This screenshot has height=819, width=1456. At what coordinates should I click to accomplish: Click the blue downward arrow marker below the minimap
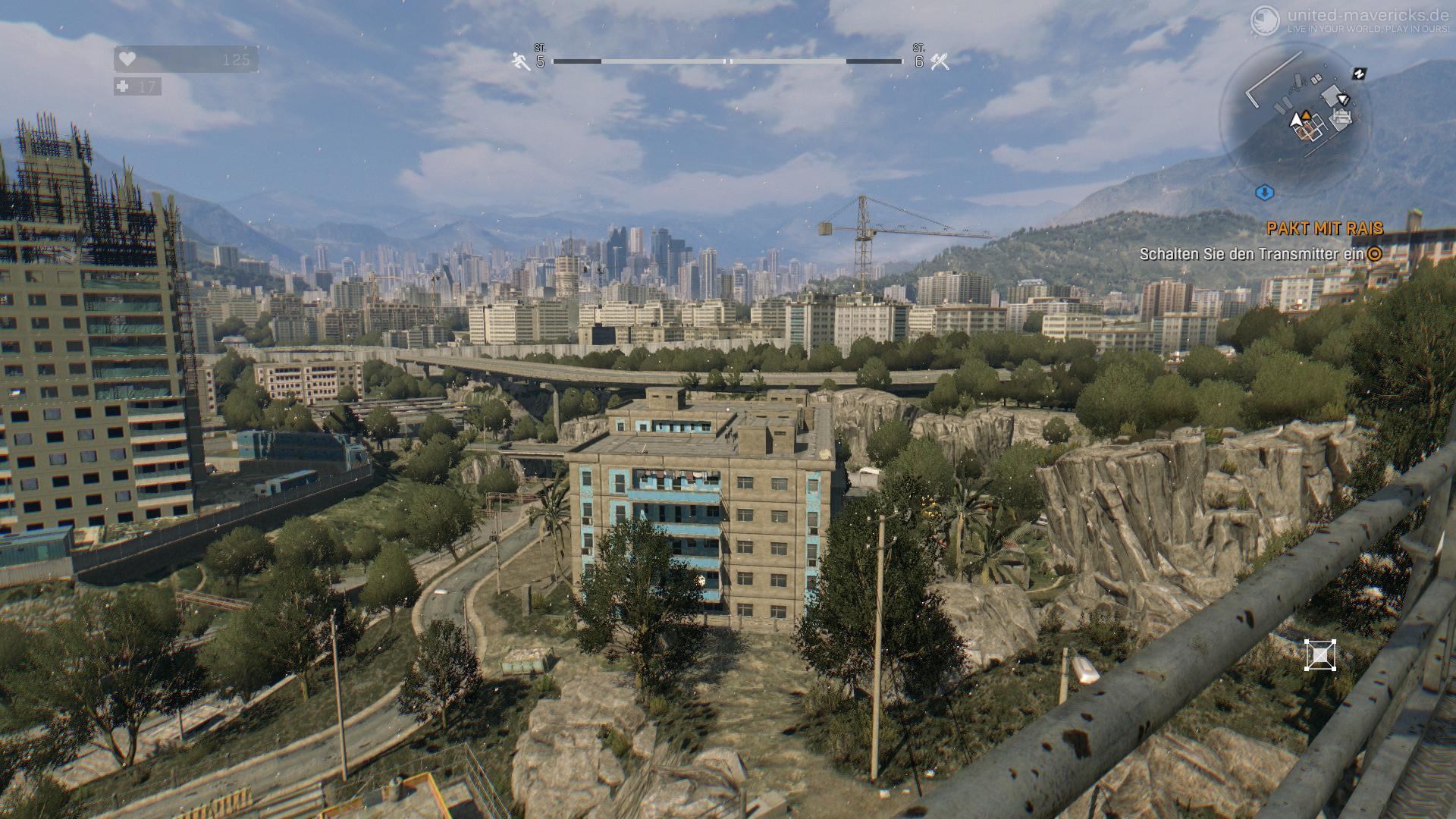point(1264,192)
